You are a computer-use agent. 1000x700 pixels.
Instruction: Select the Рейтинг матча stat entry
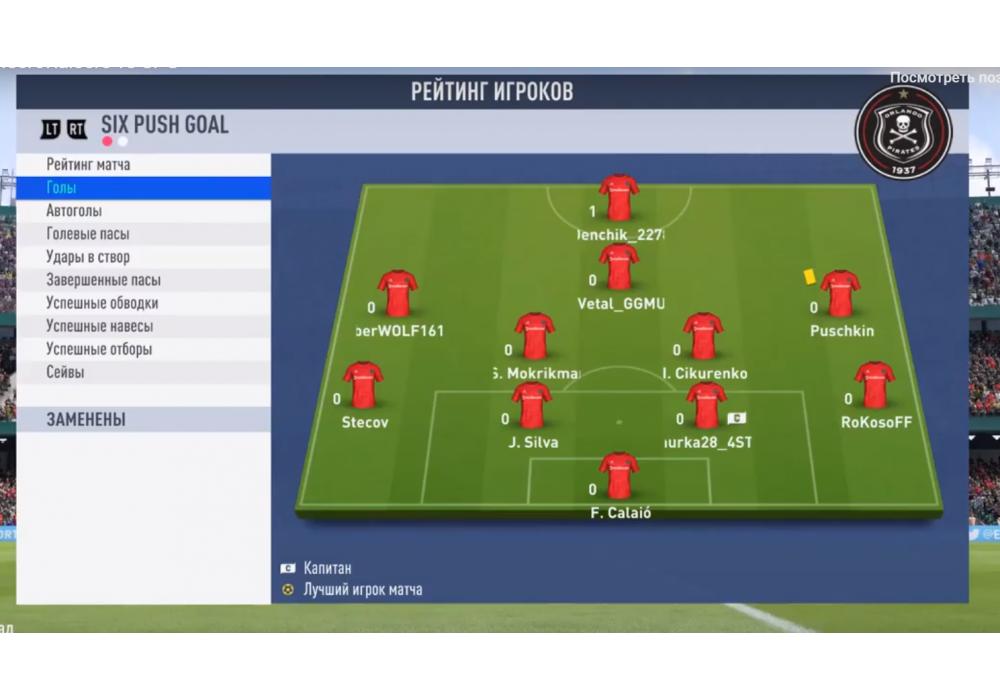[88, 165]
